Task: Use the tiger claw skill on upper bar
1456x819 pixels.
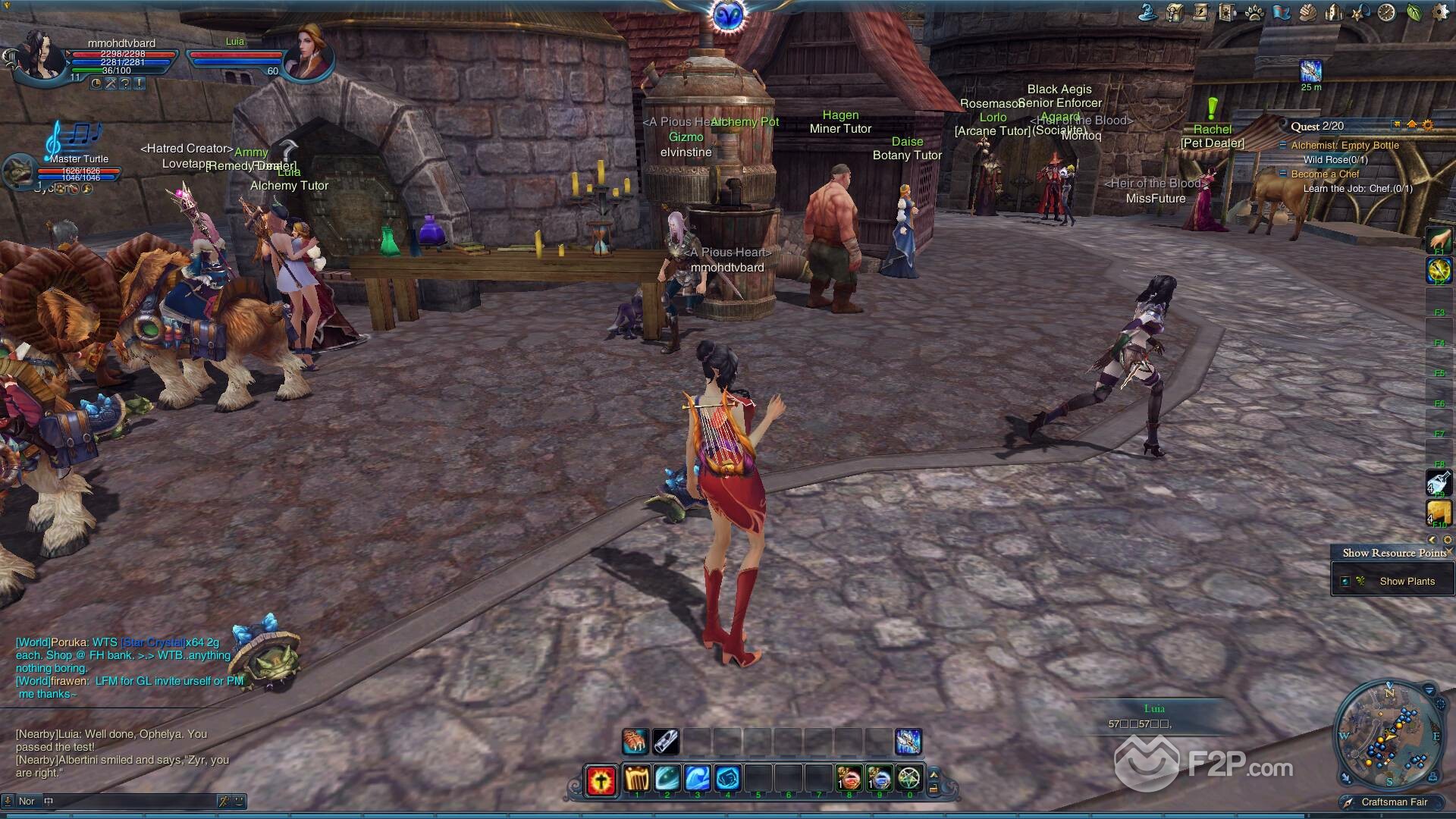Action: coord(635,741)
